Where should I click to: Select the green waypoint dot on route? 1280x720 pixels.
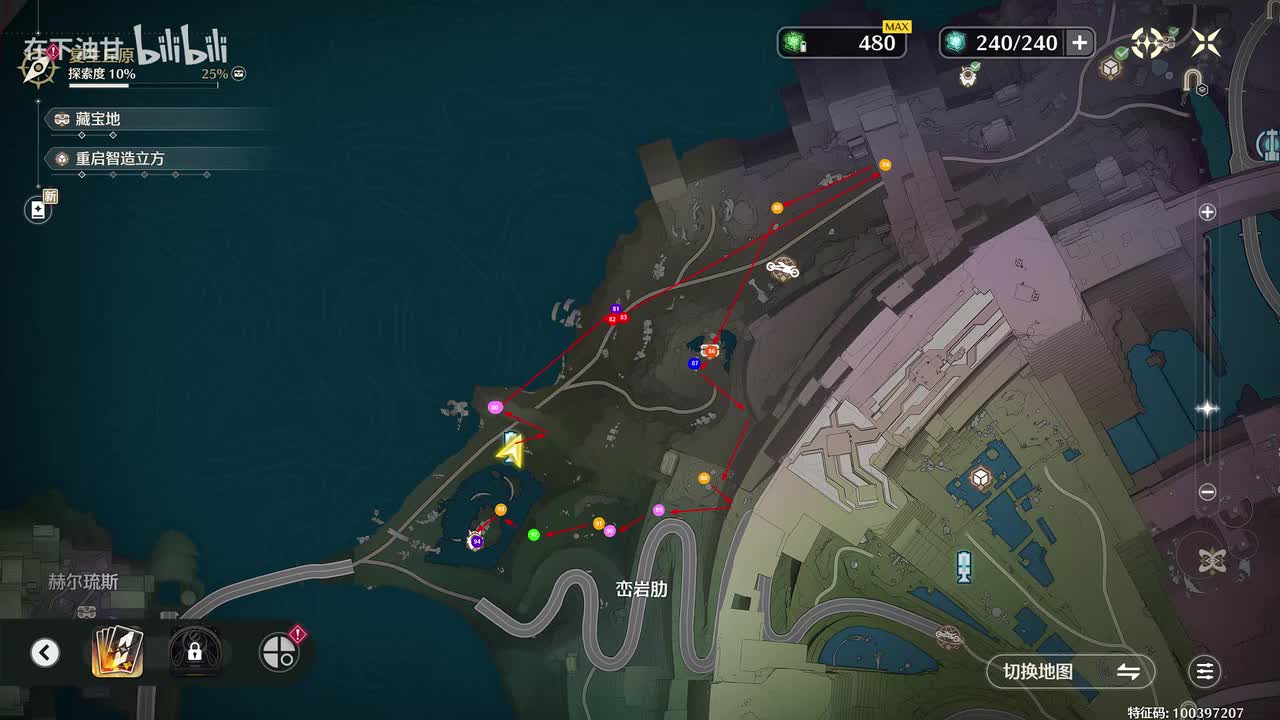(534, 535)
